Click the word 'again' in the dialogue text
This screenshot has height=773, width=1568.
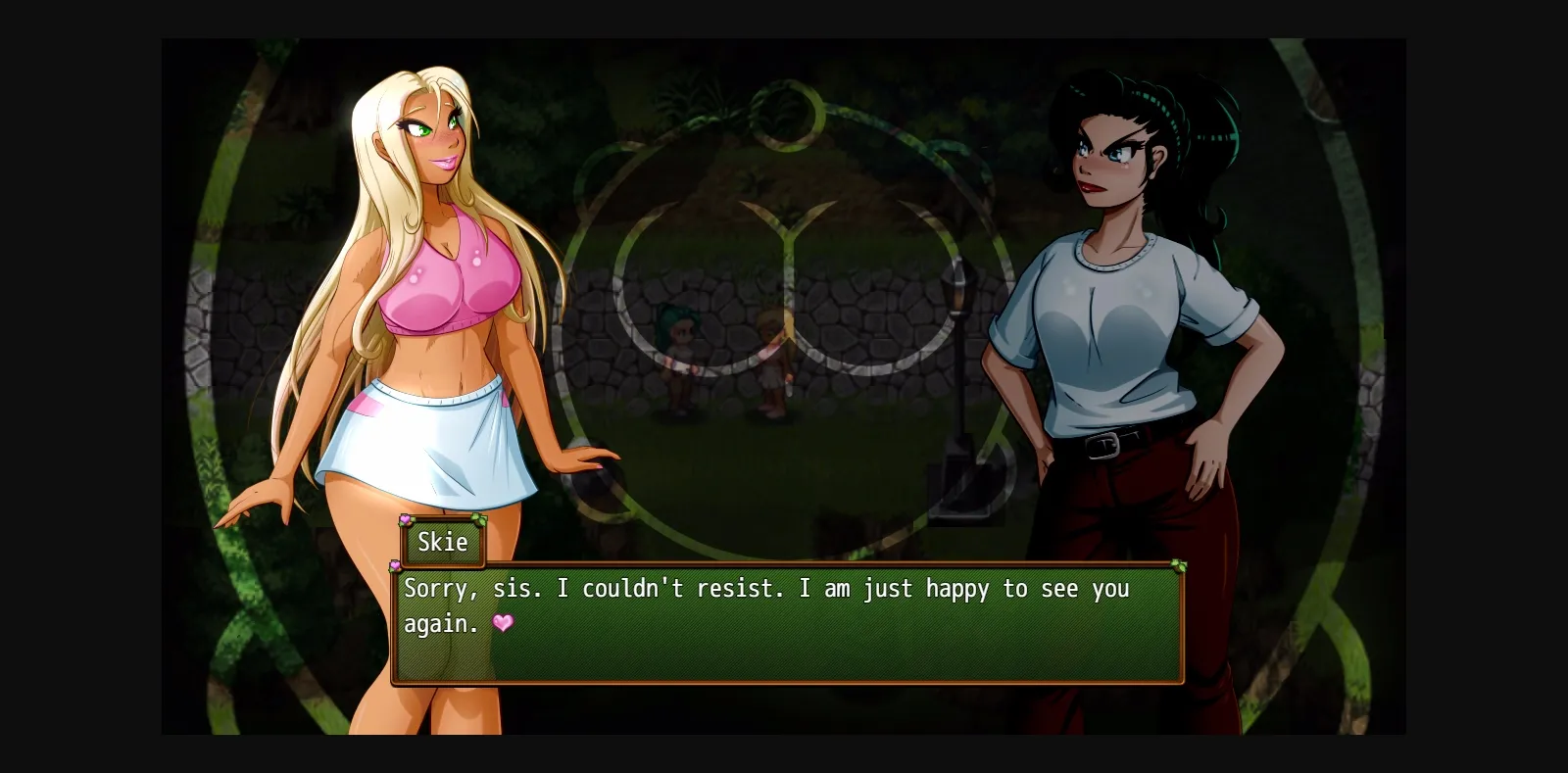click(x=439, y=624)
